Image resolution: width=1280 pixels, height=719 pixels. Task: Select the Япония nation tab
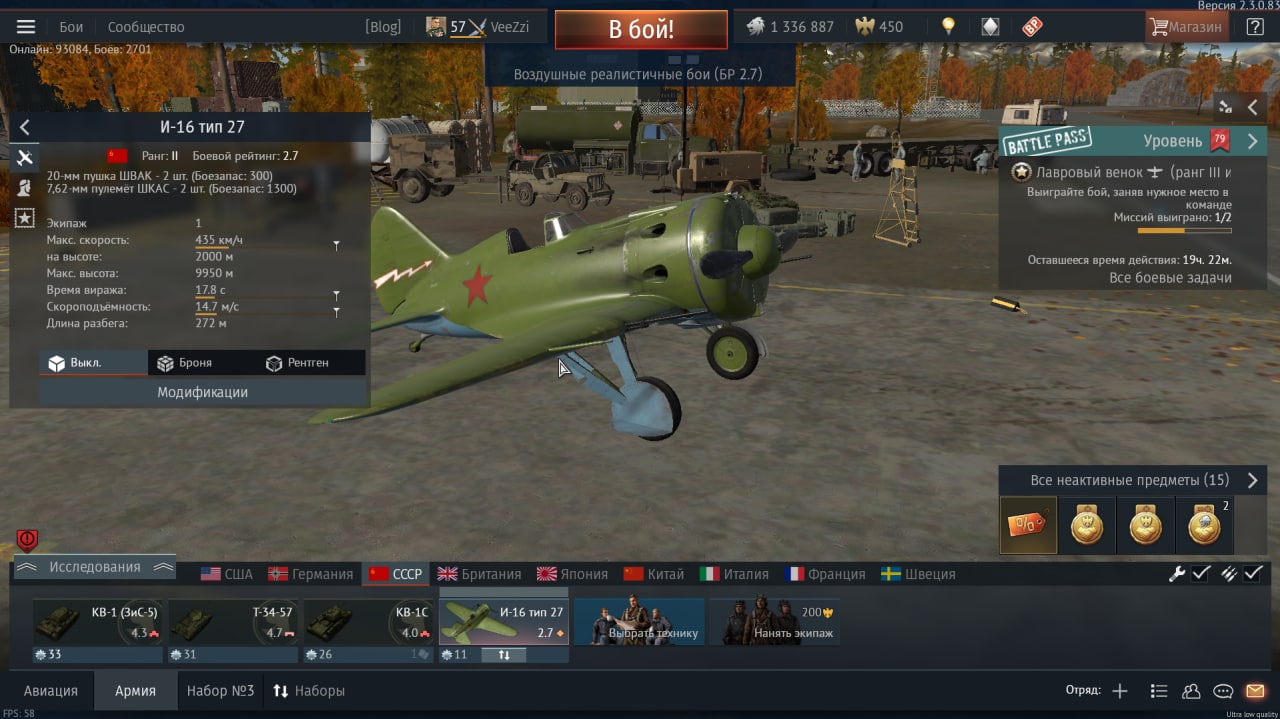tap(572, 574)
